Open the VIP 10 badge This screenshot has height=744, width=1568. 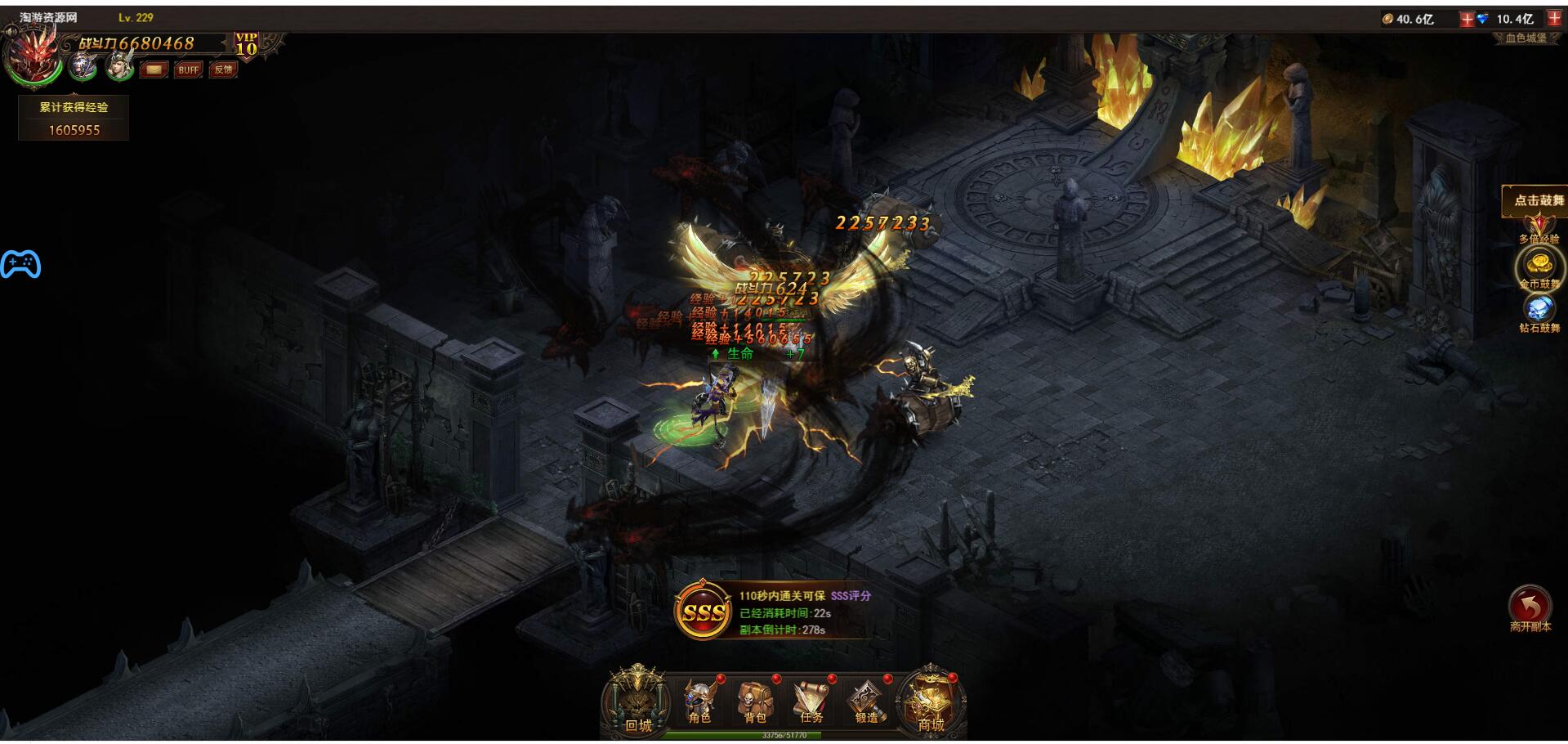(x=246, y=44)
